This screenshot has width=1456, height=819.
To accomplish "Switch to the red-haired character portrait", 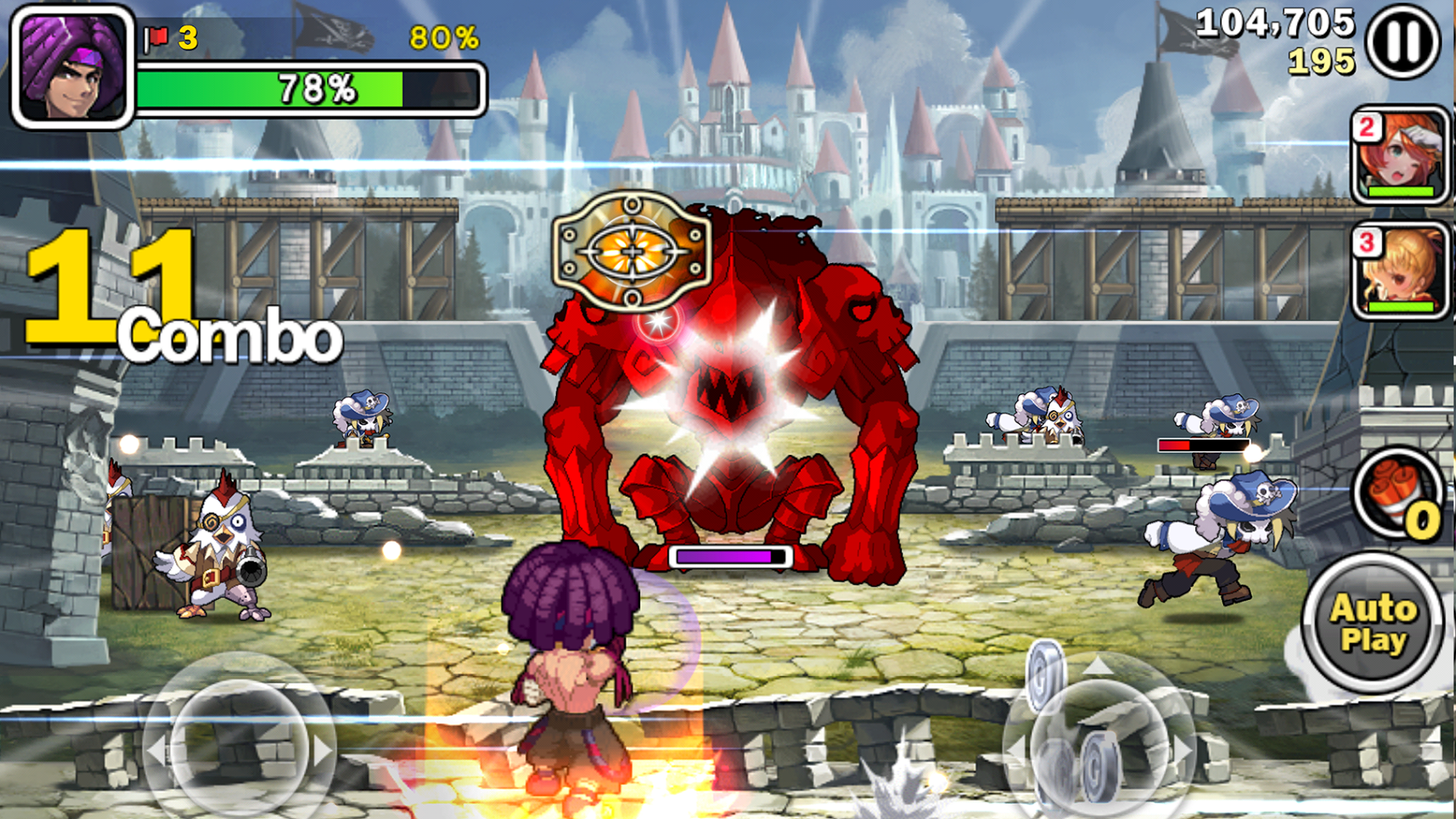I will click(1401, 155).
